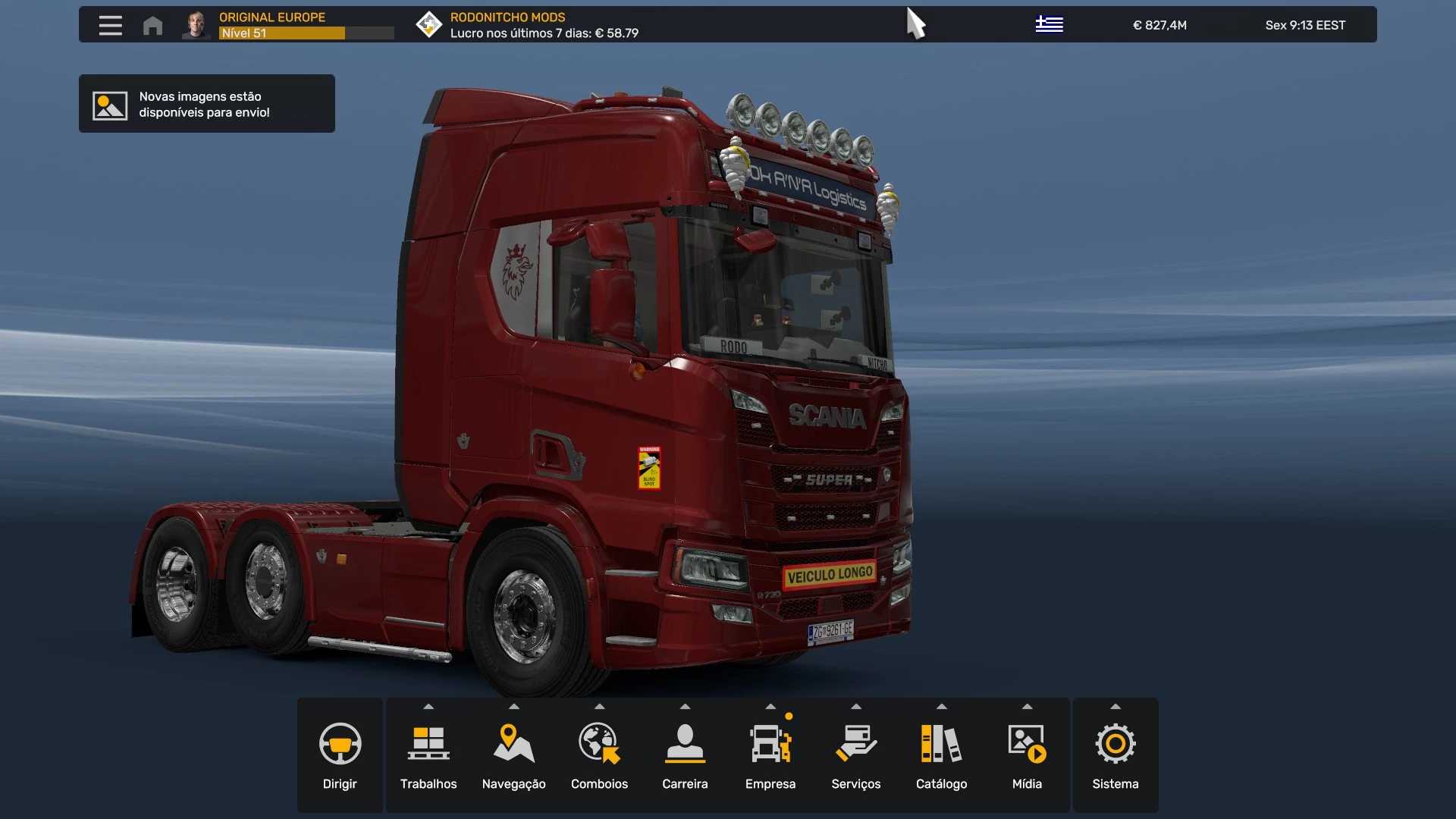The width and height of the screenshot is (1456, 819).
Task: Open the new images upload notification
Action: point(206,104)
